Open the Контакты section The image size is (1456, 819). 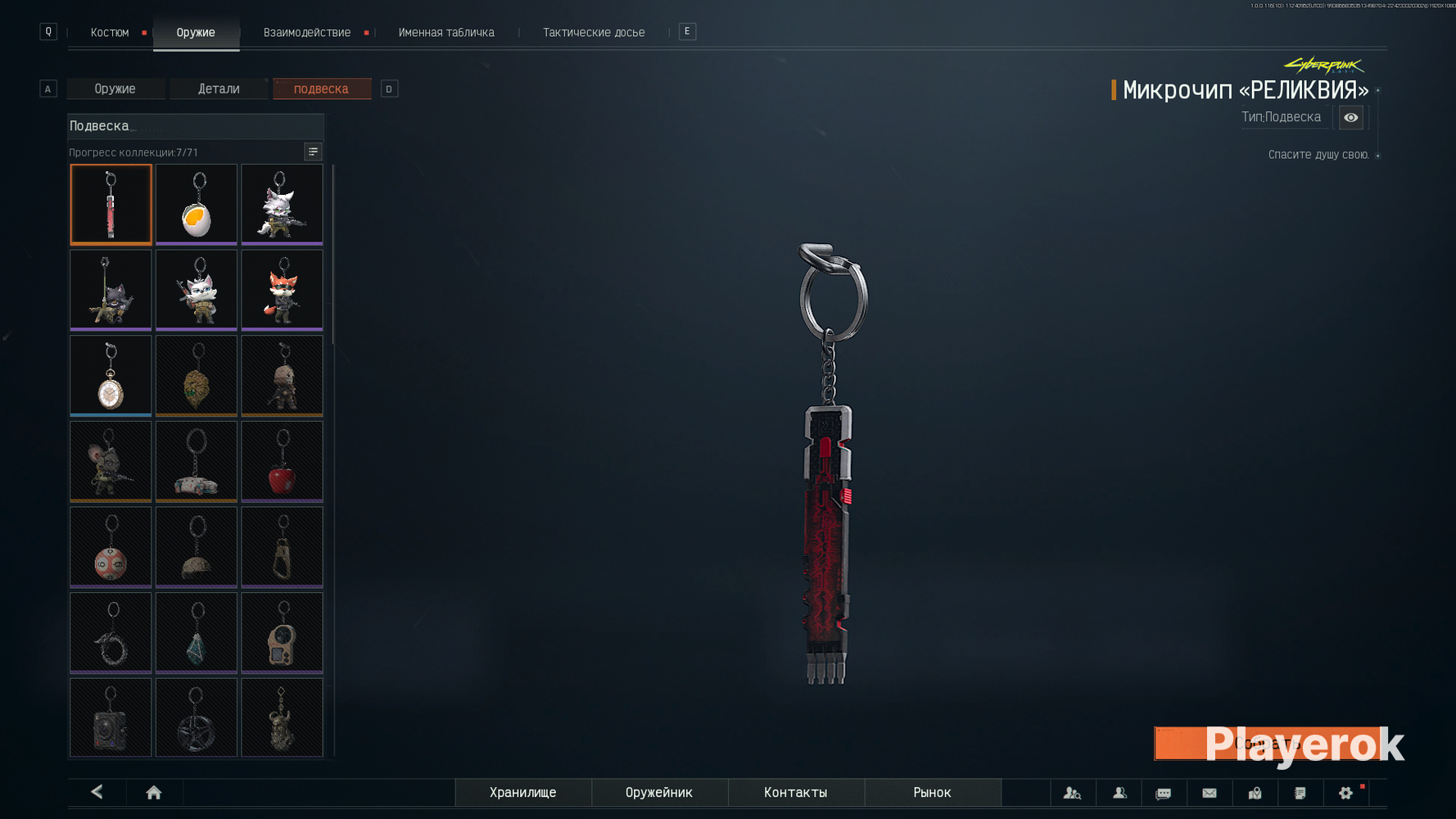[x=795, y=792]
